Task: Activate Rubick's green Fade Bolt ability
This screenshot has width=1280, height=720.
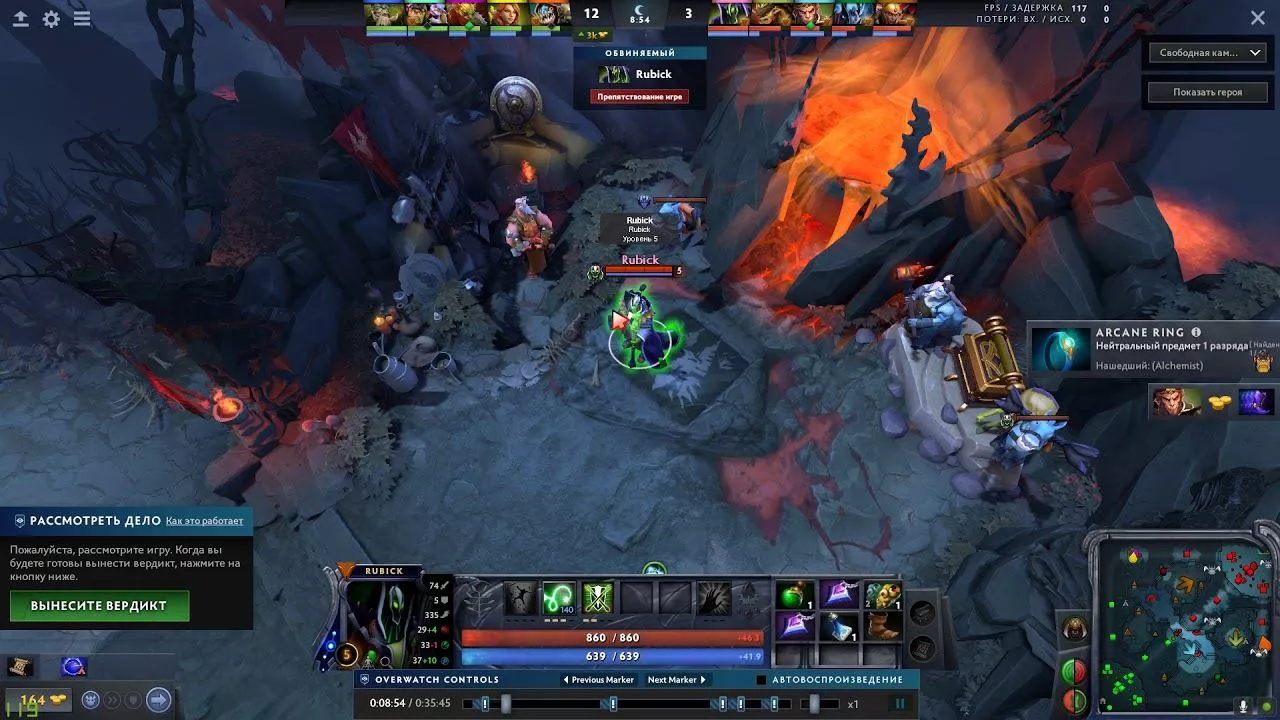Action: pyautogui.click(x=558, y=598)
